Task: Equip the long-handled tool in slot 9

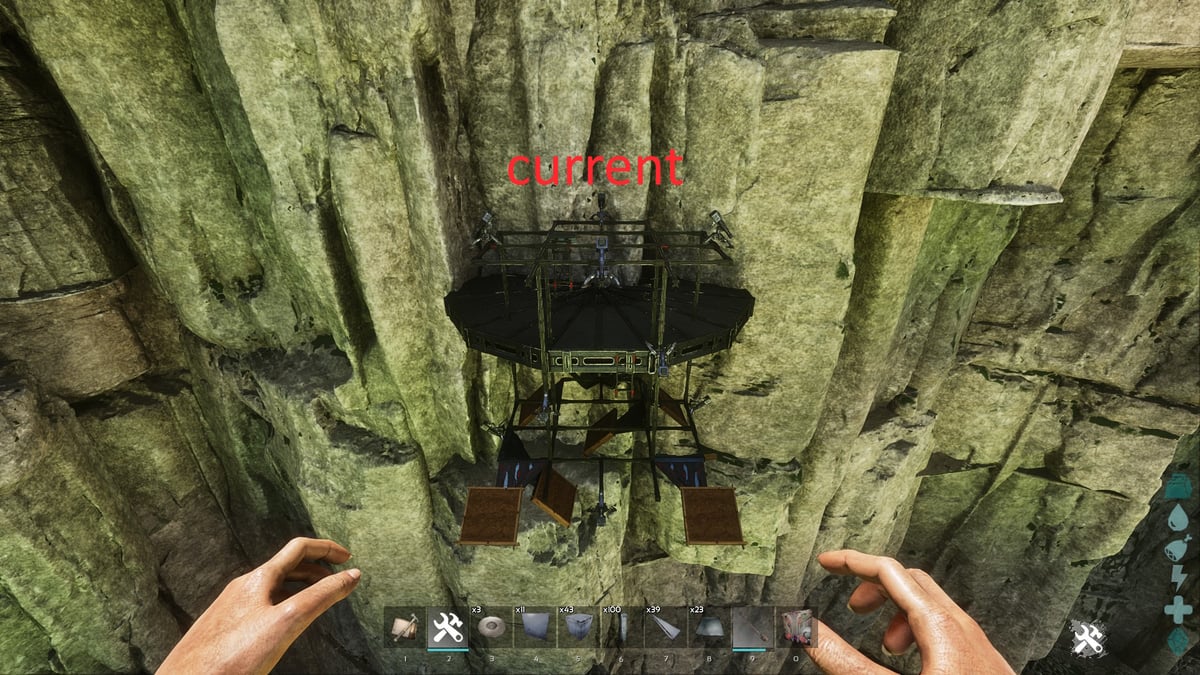Action: tap(752, 628)
